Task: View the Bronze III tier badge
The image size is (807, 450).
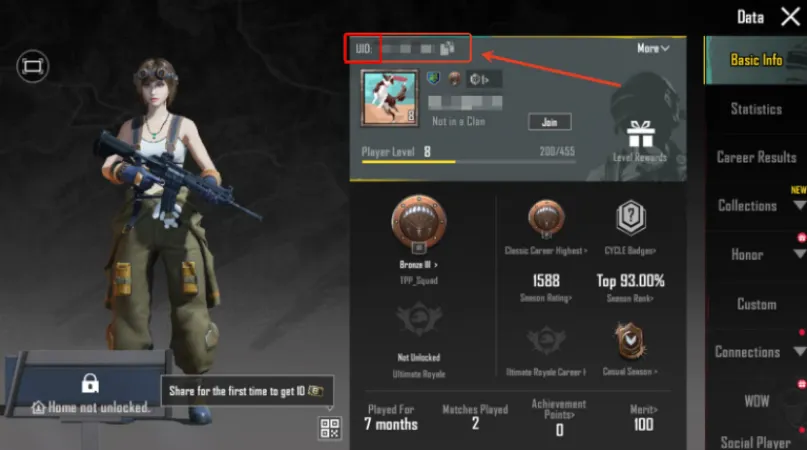Action: 417,222
